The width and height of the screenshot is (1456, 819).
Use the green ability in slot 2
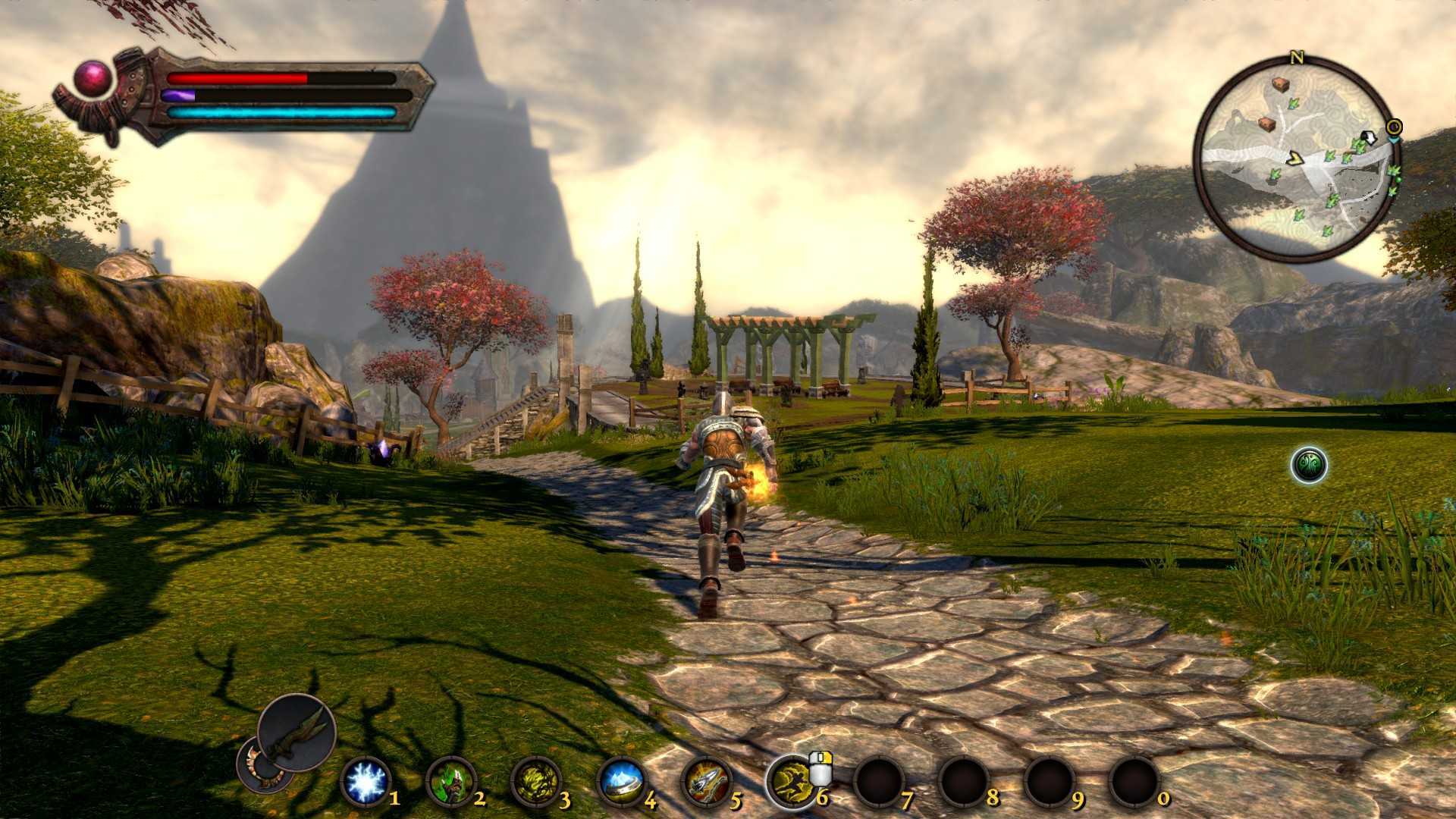[450, 782]
